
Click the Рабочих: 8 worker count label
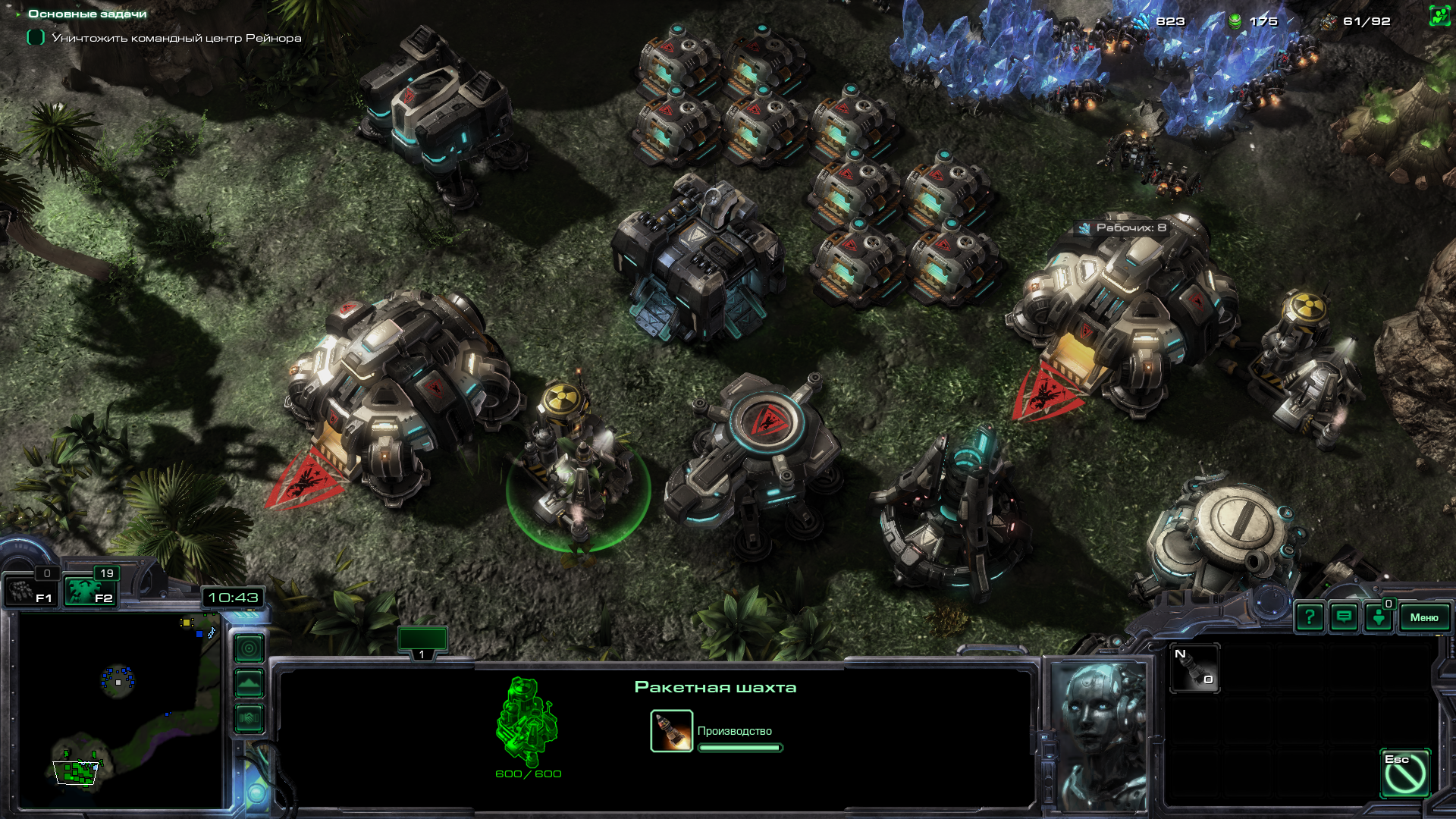(1123, 227)
